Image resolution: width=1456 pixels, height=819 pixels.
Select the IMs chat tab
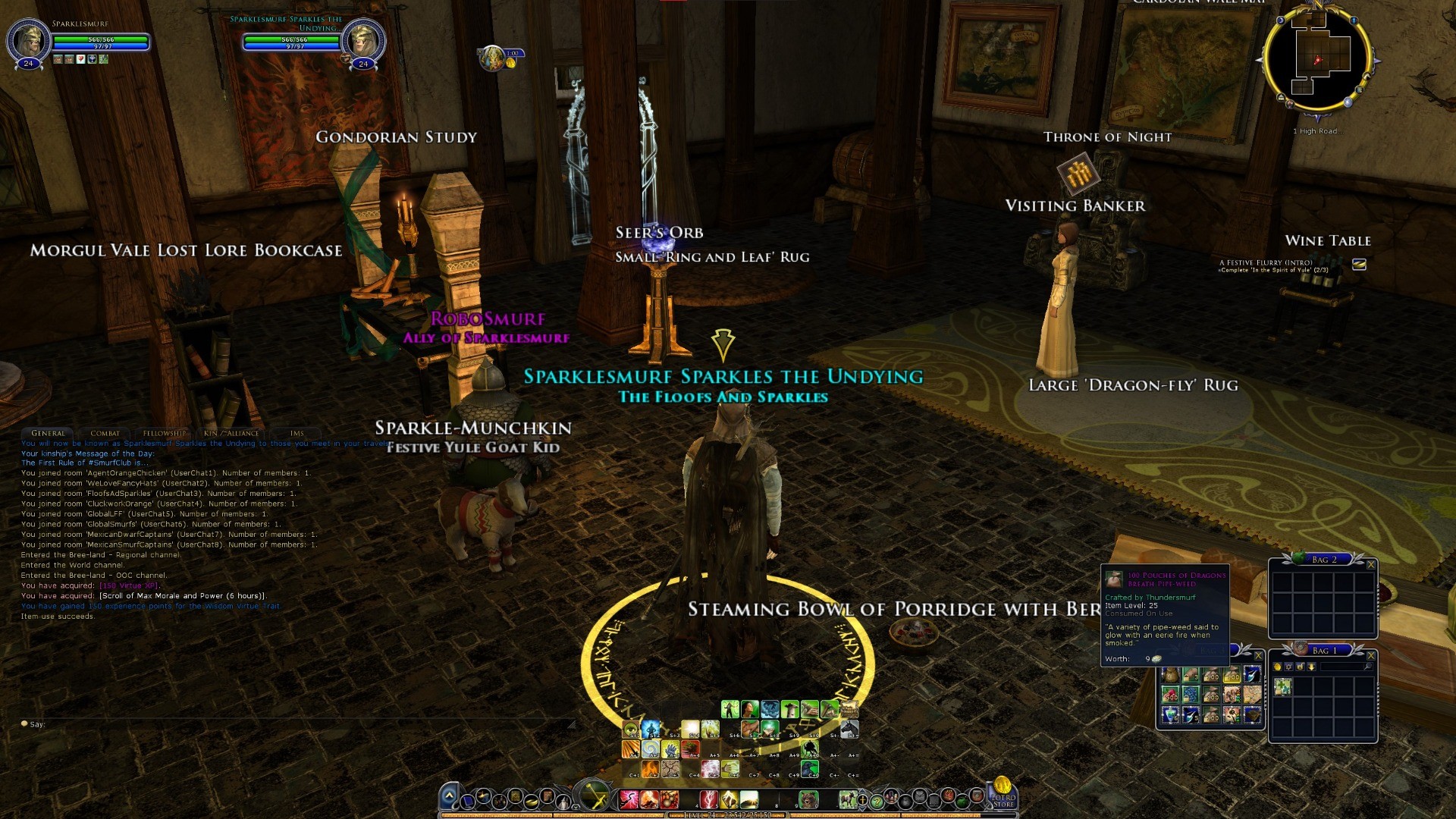(x=297, y=434)
